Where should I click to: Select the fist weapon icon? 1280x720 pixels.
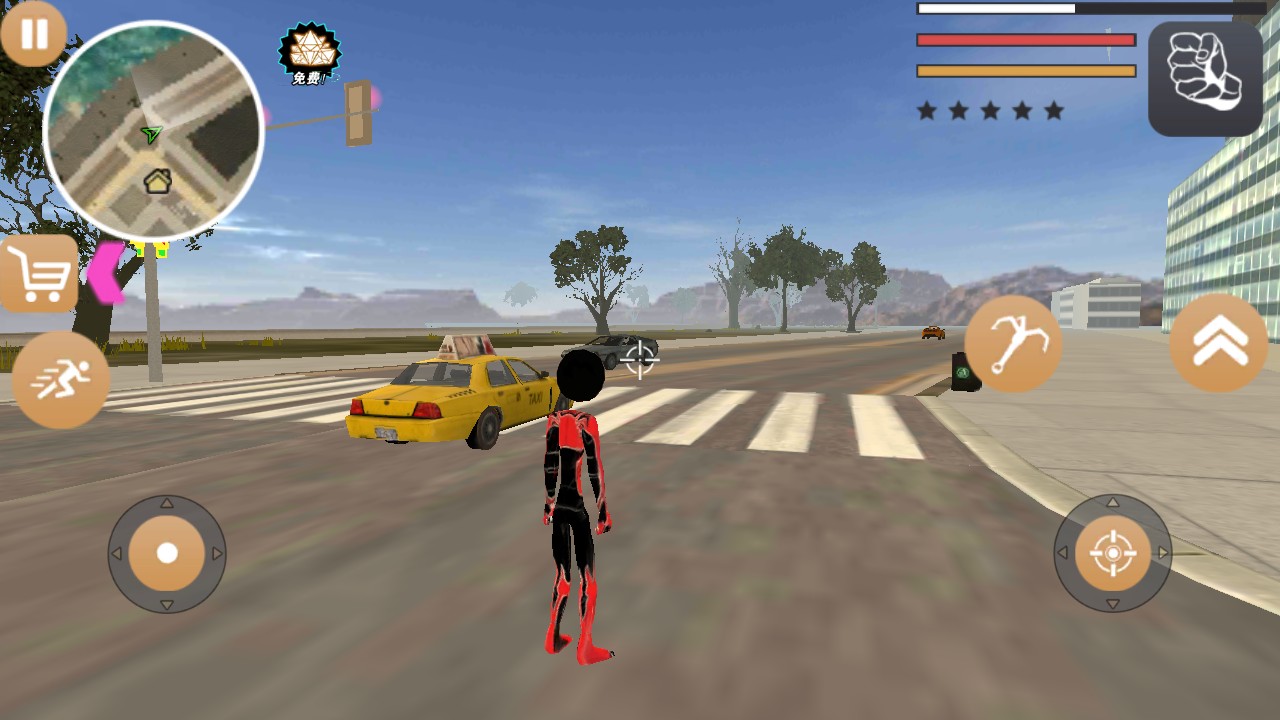tap(1205, 78)
